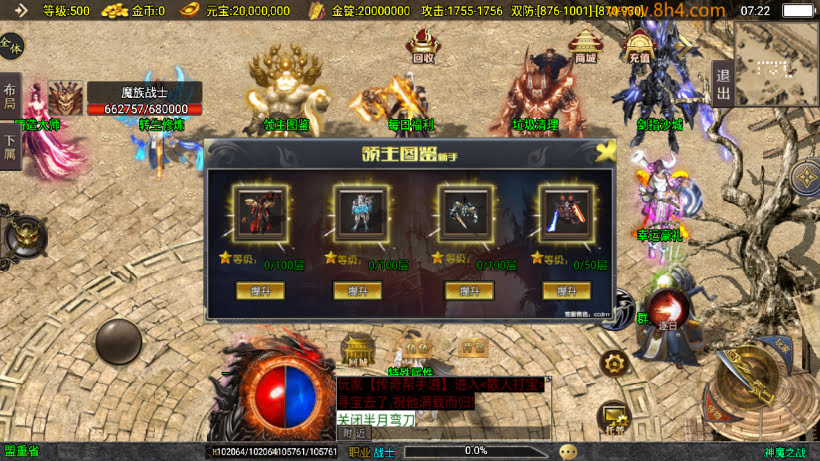
Task: Open the 充值 recharge menu
Action: coord(639,46)
